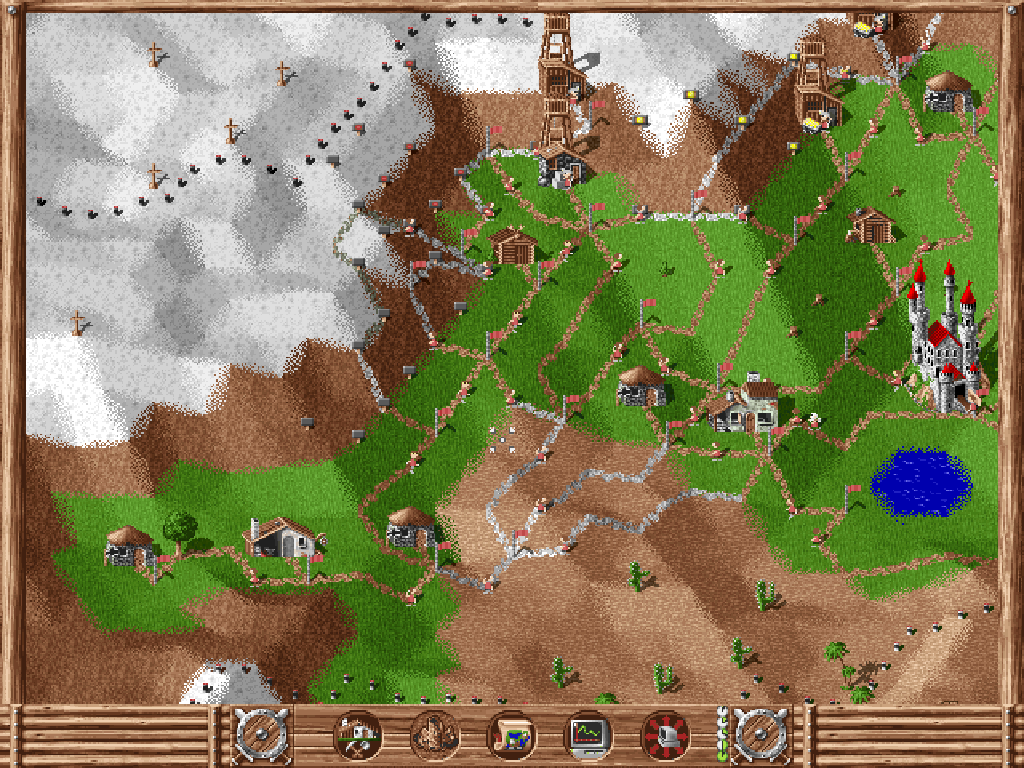Open the build menu with house and tools icon
This screenshot has height=768, width=1024.
pos(358,735)
